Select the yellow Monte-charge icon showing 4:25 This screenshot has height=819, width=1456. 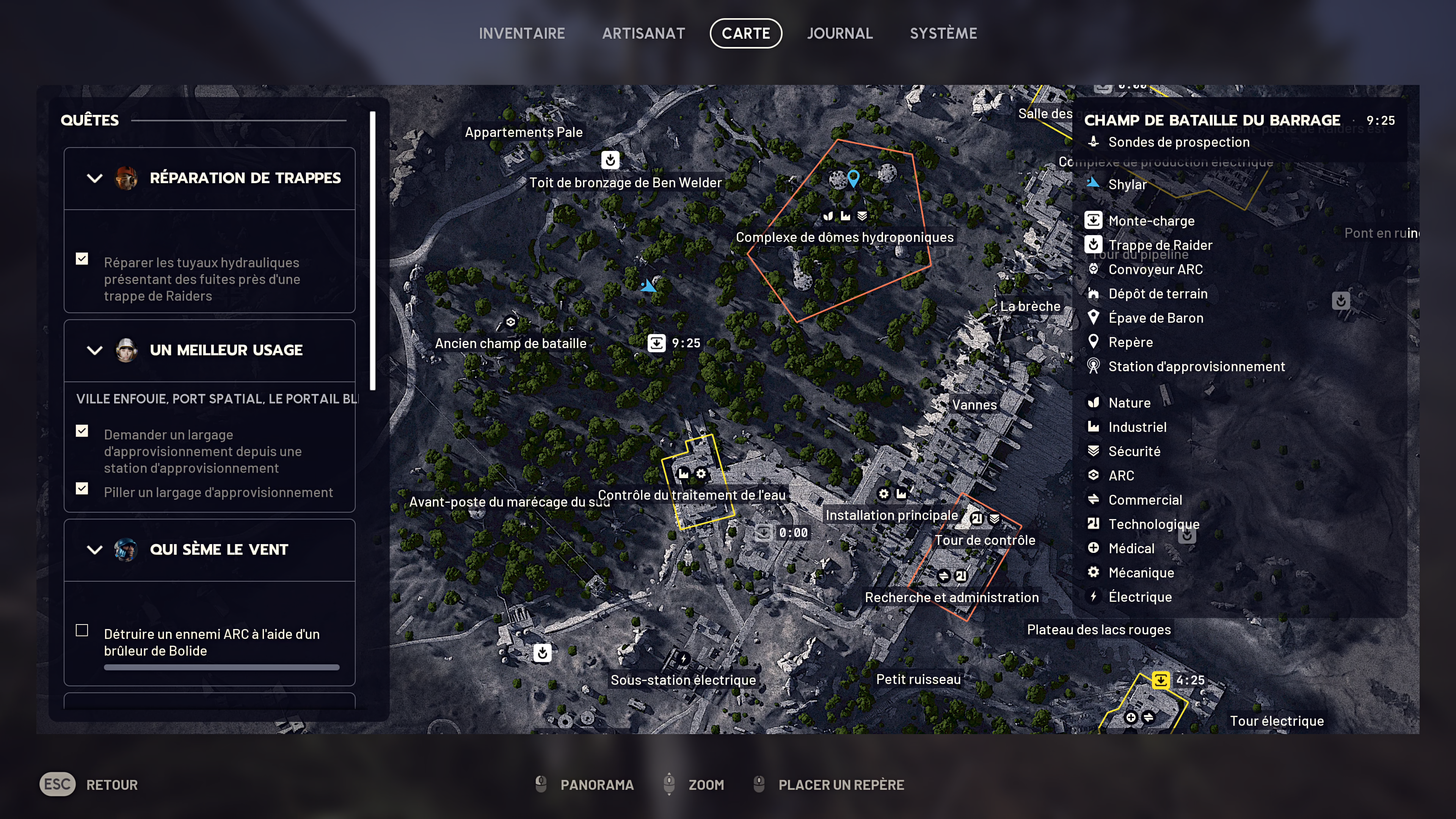pos(1160,680)
